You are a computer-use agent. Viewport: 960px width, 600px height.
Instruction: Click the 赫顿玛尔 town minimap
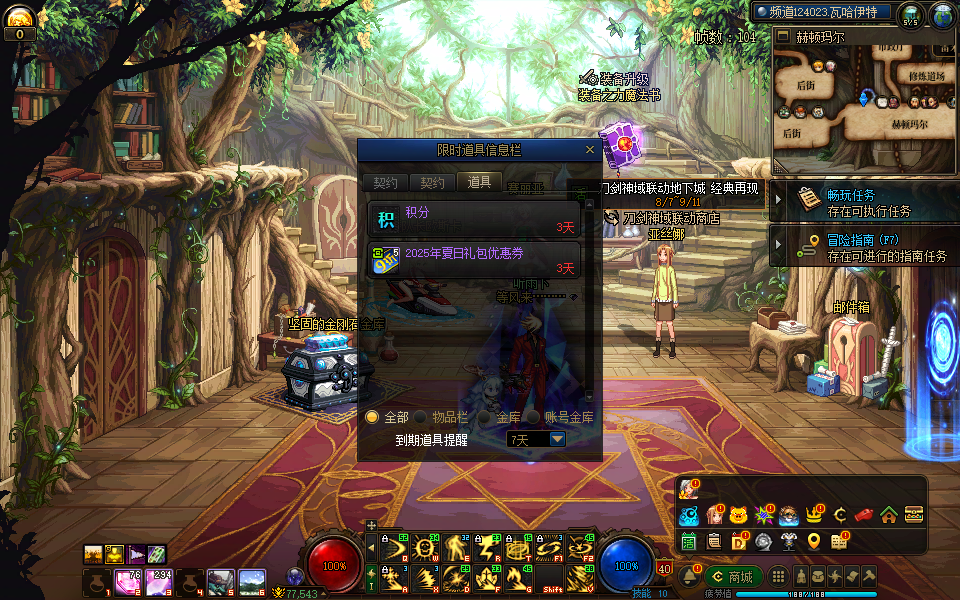[x=865, y=100]
